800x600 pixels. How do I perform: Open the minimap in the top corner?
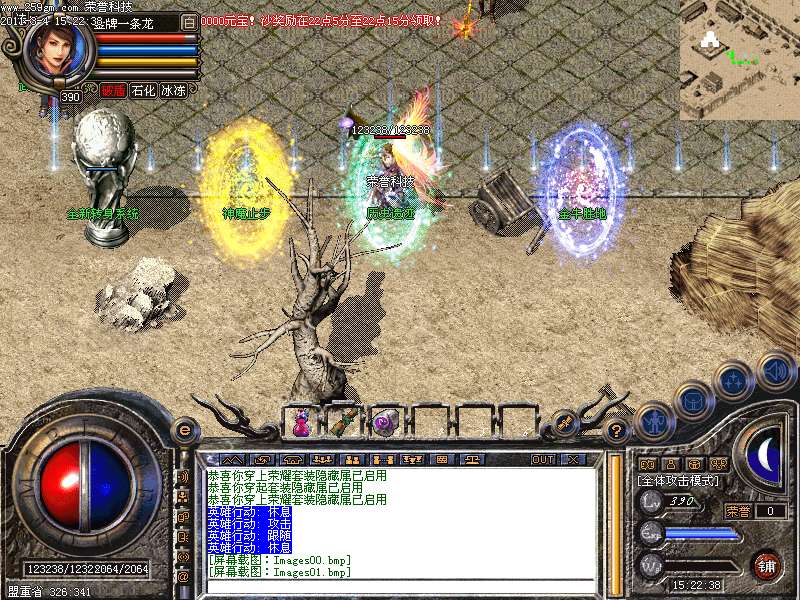(739, 60)
